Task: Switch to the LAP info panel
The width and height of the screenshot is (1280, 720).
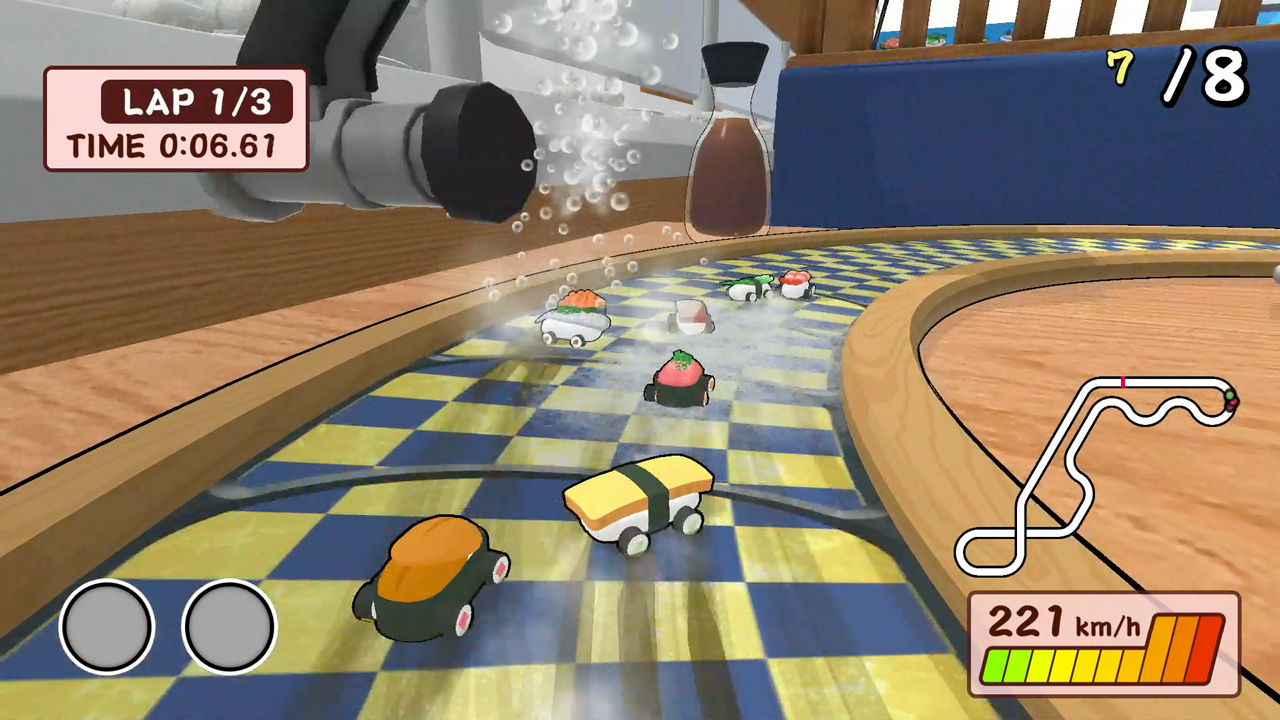Action: [x=175, y=118]
